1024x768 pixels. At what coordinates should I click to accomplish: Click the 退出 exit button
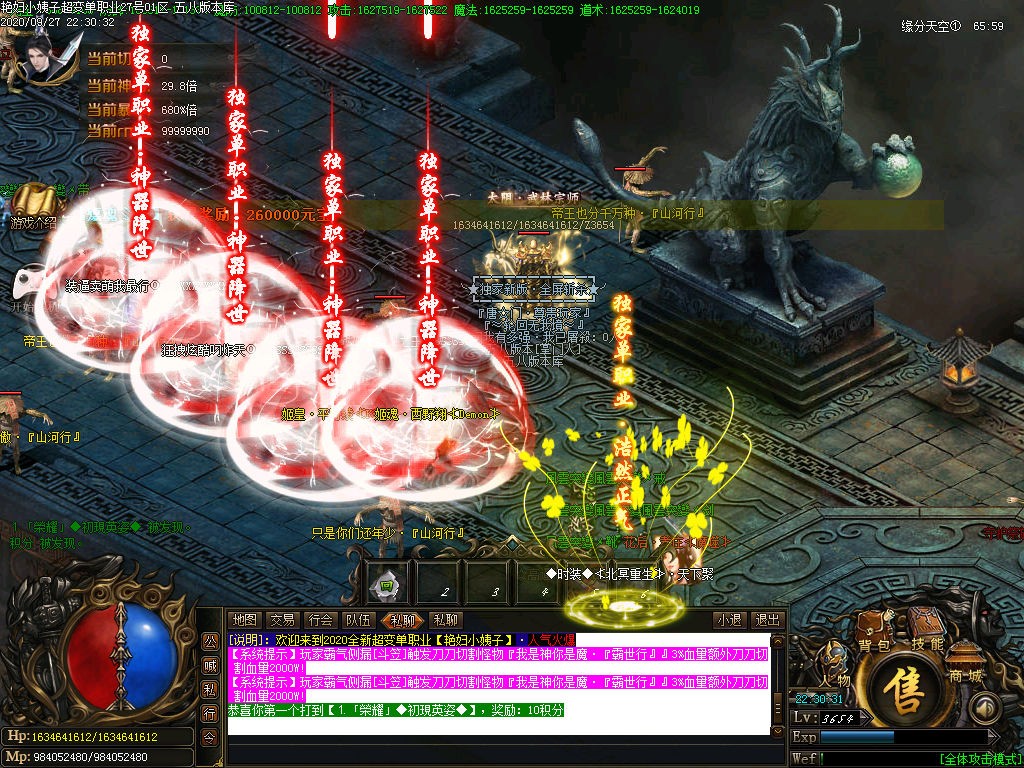click(767, 620)
